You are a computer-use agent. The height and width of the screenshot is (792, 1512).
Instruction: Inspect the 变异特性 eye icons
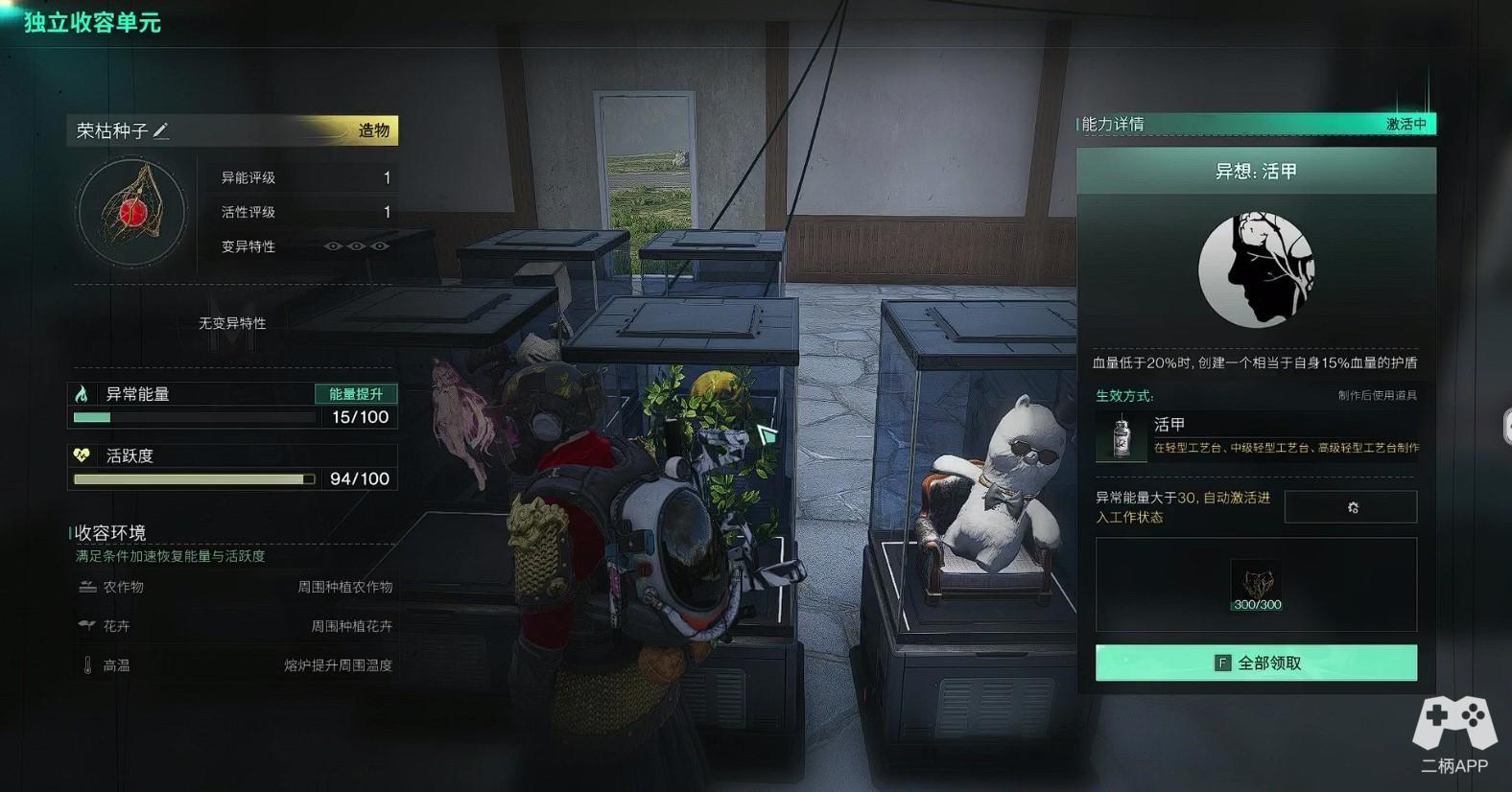(x=356, y=246)
